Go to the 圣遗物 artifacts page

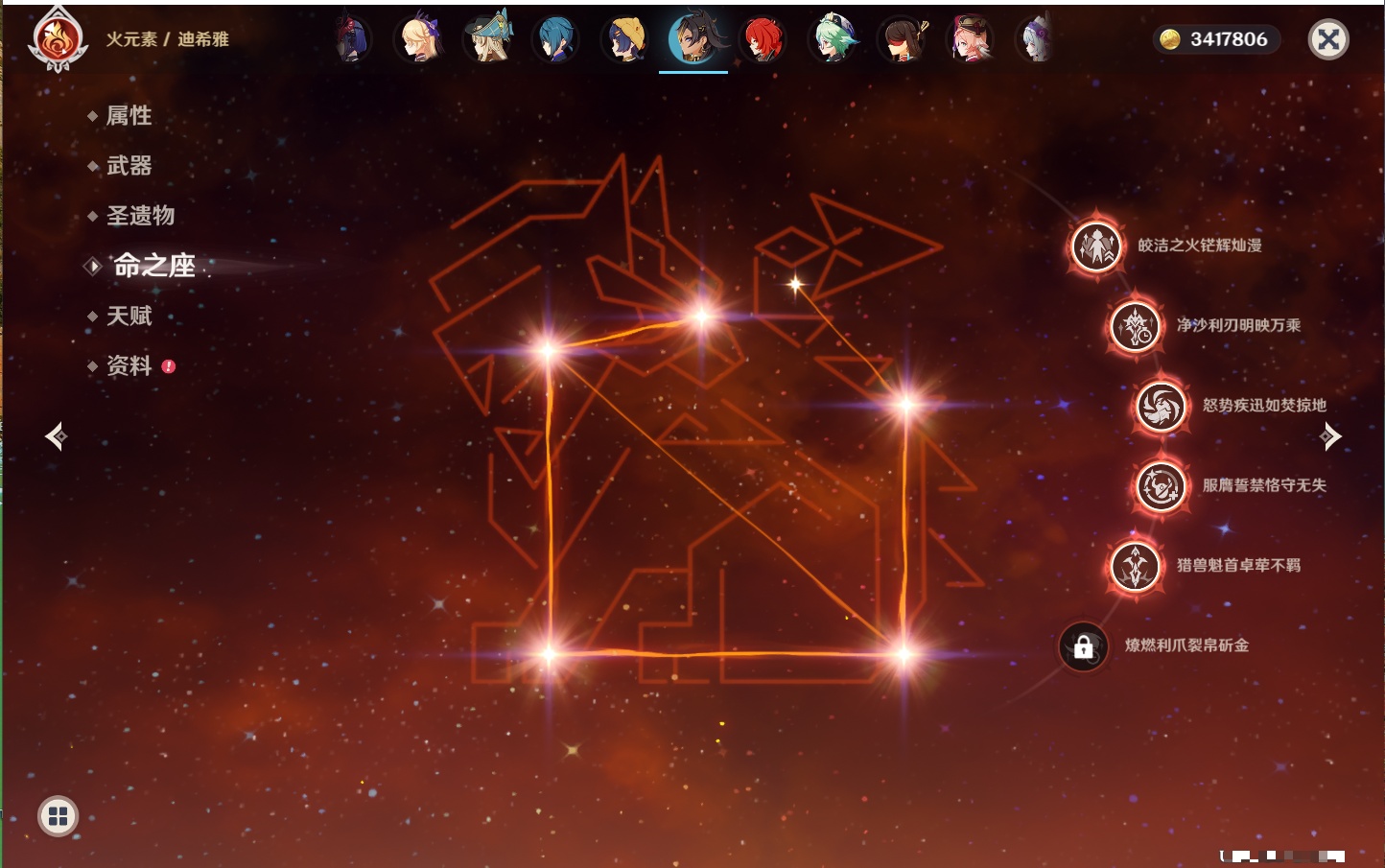pyautogui.click(x=140, y=216)
